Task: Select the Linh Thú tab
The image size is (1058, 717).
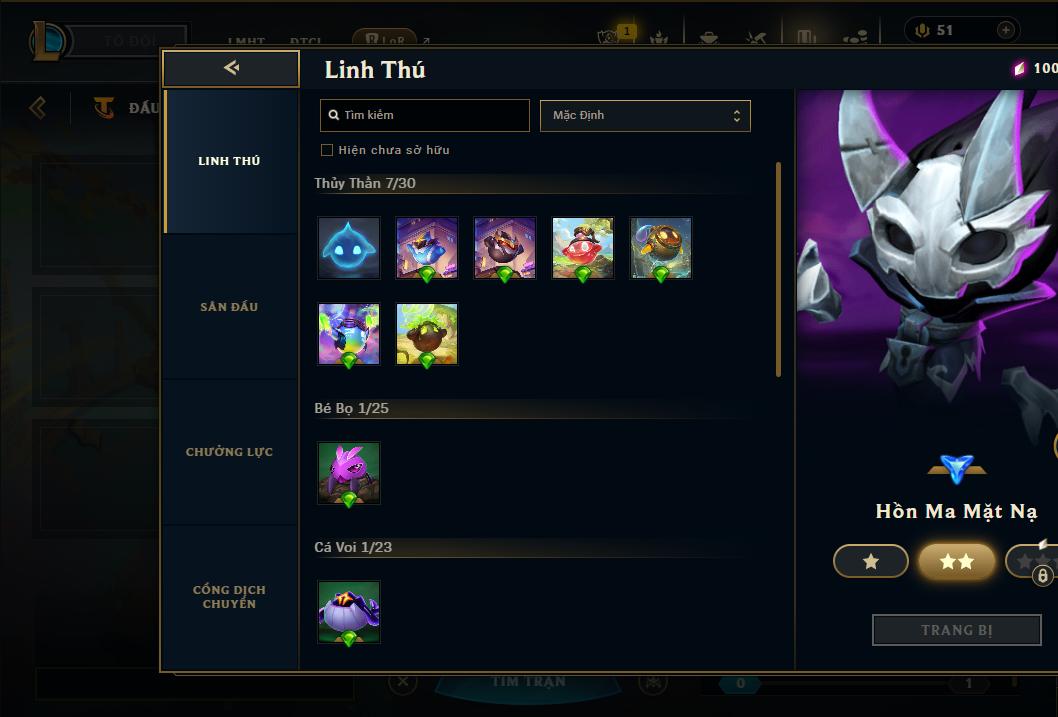Action: [229, 161]
